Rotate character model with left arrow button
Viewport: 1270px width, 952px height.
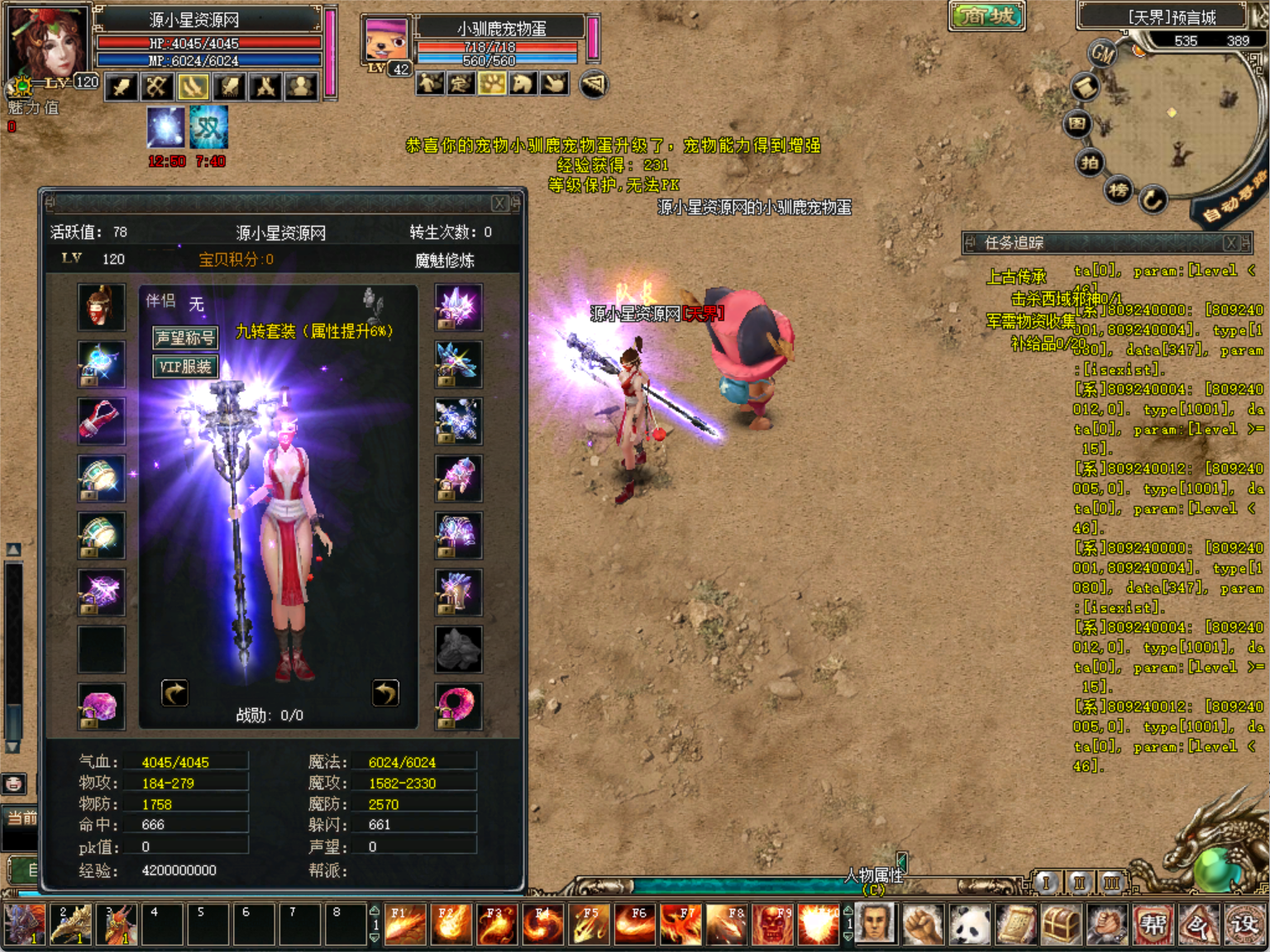pos(174,693)
